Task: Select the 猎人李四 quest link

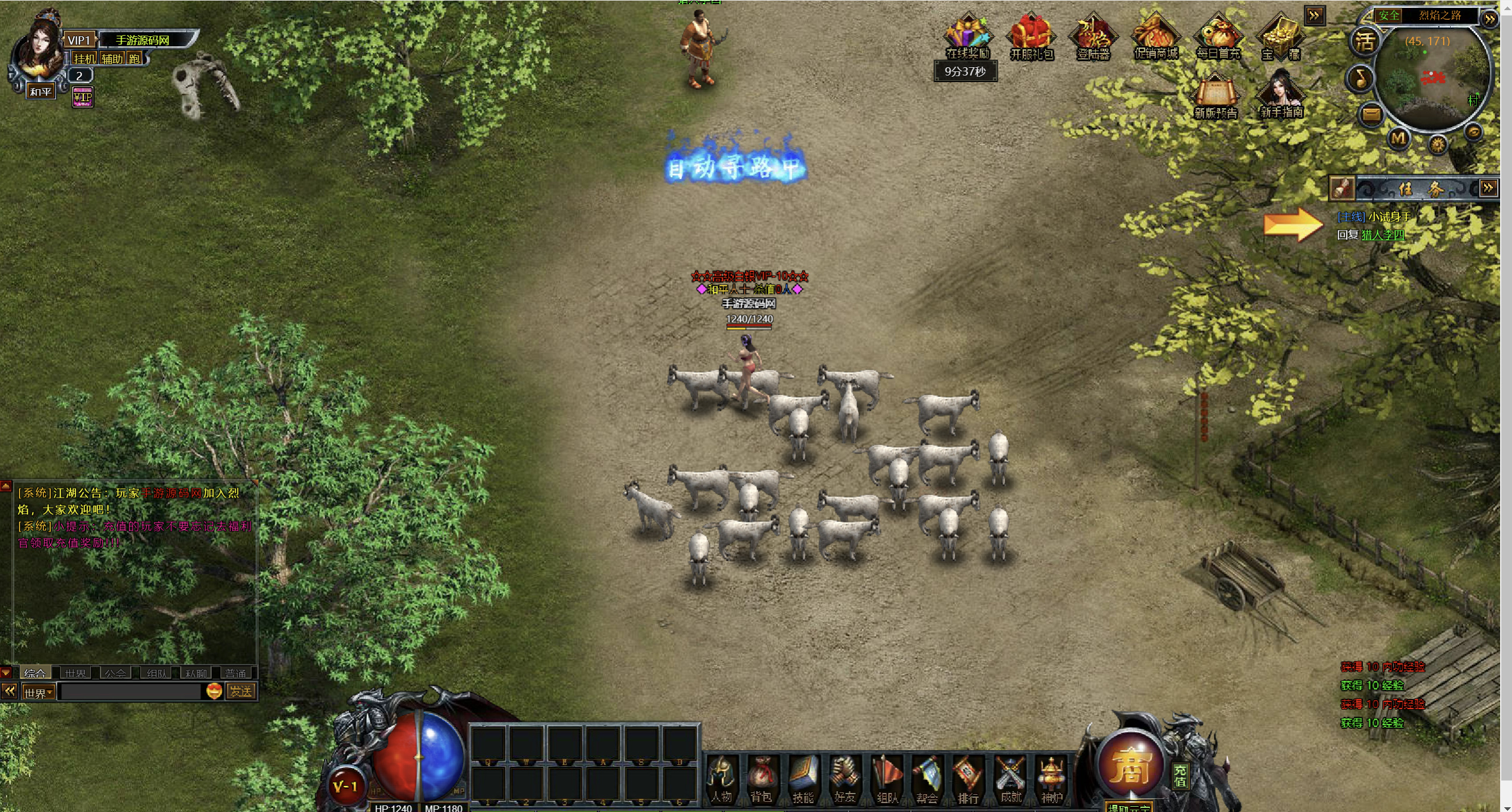Action: (1382, 235)
